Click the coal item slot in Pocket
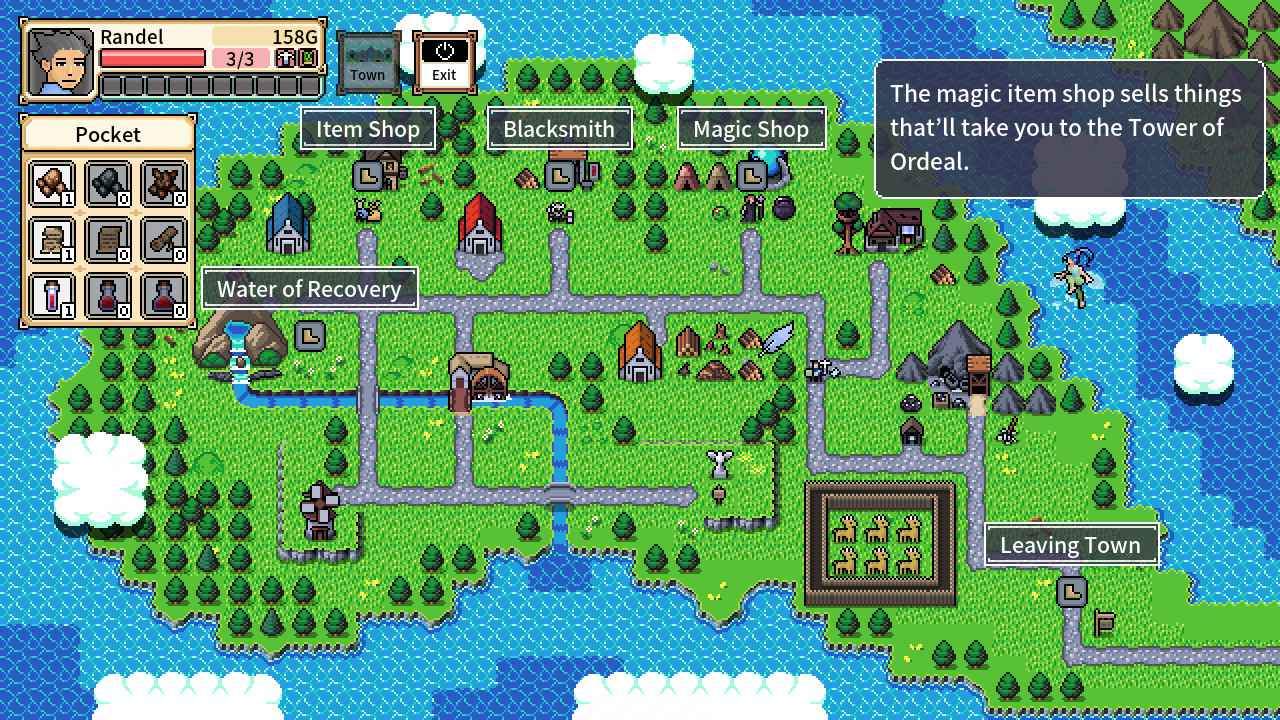1280x720 pixels. pos(108,185)
